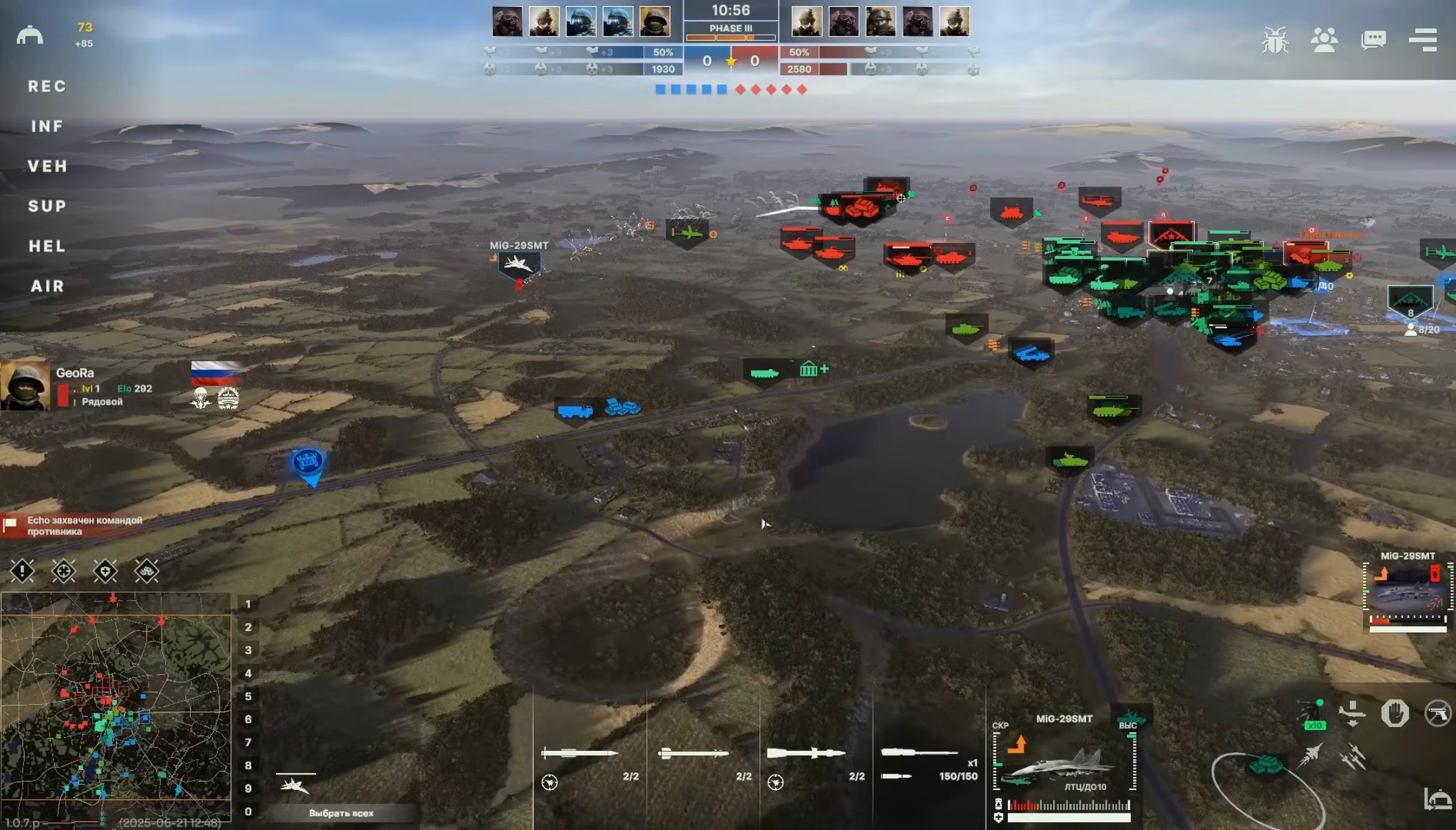Select the MiG-29SMT unit card at right
1456x830 pixels.
pyautogui.click(x=1408, y=593)
